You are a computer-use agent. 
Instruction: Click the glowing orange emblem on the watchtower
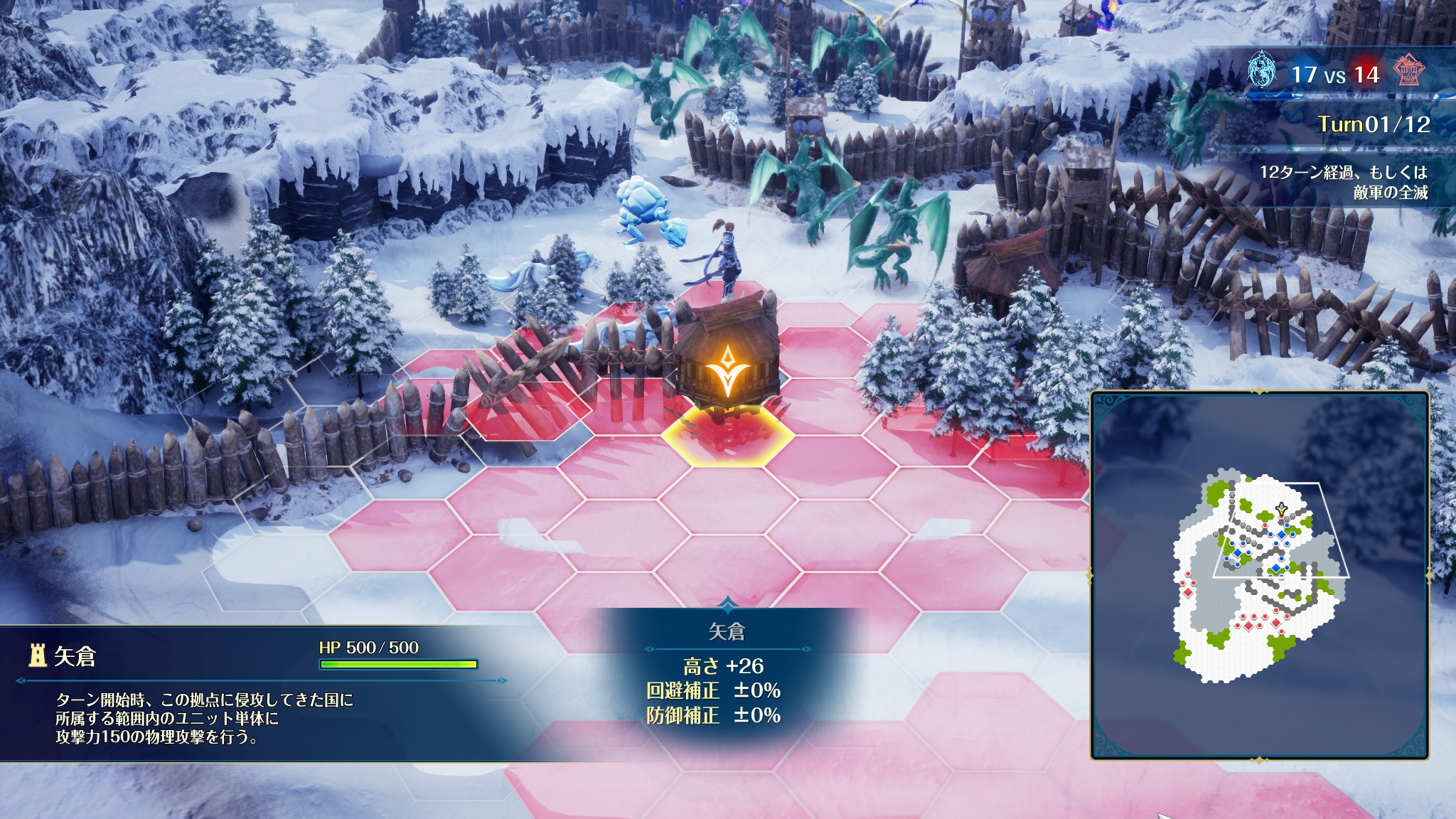click(x=727, y=370)
